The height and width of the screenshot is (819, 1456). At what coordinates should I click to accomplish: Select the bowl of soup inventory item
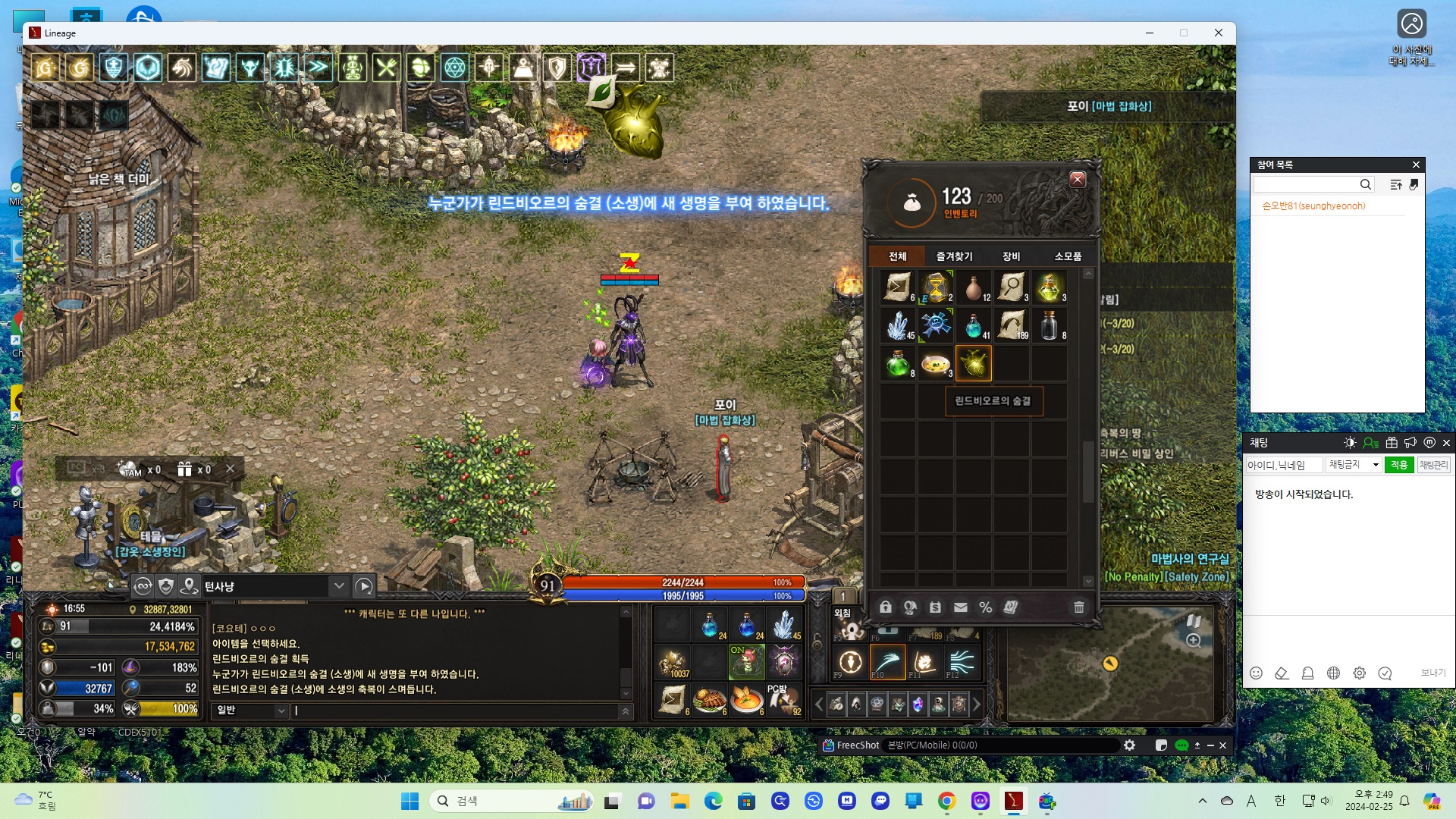936,363
